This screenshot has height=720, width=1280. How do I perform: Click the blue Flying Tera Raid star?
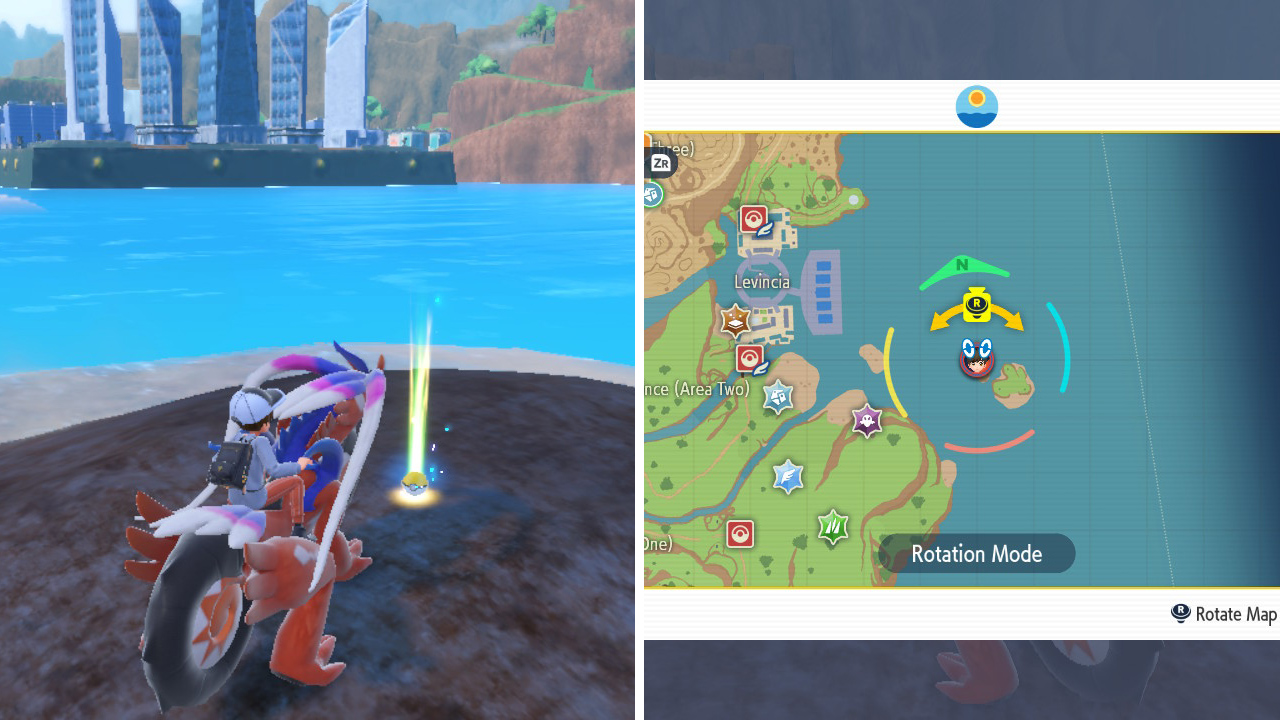[788, 476]
